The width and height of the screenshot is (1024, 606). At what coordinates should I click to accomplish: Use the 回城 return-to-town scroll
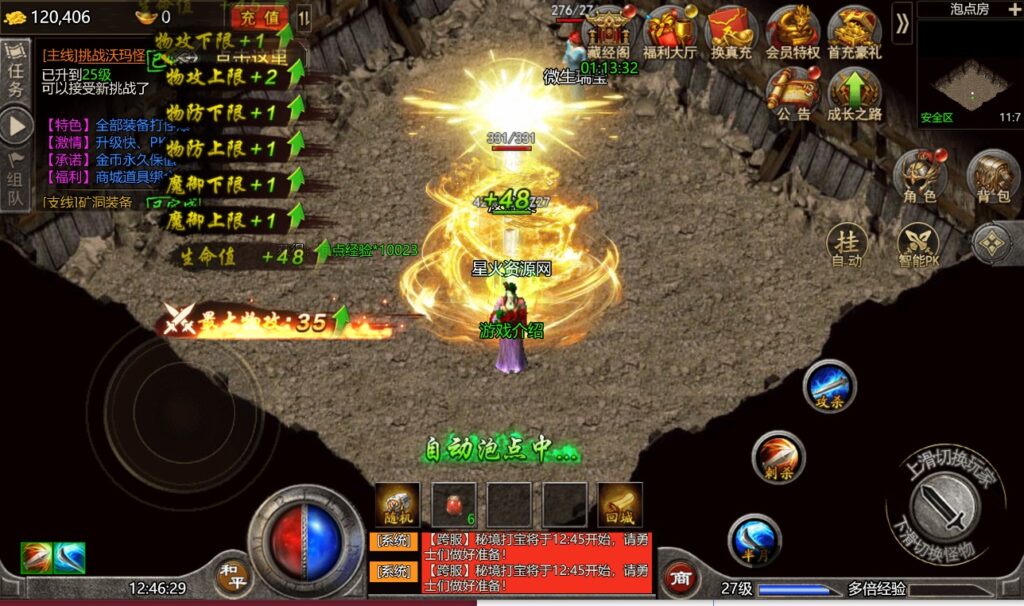click(620, 503)
